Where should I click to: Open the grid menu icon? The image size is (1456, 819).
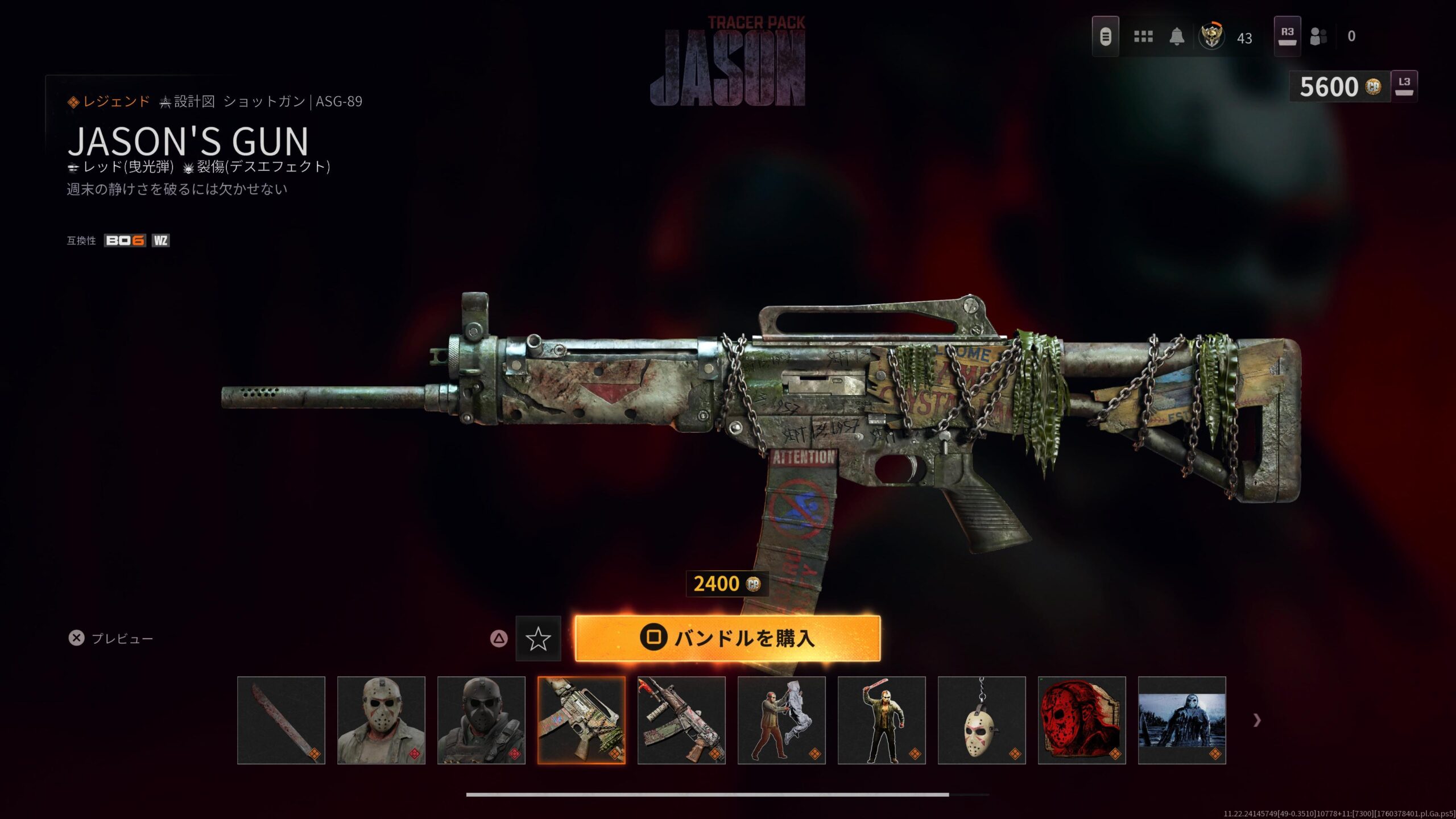click(x=1143, y=37)
